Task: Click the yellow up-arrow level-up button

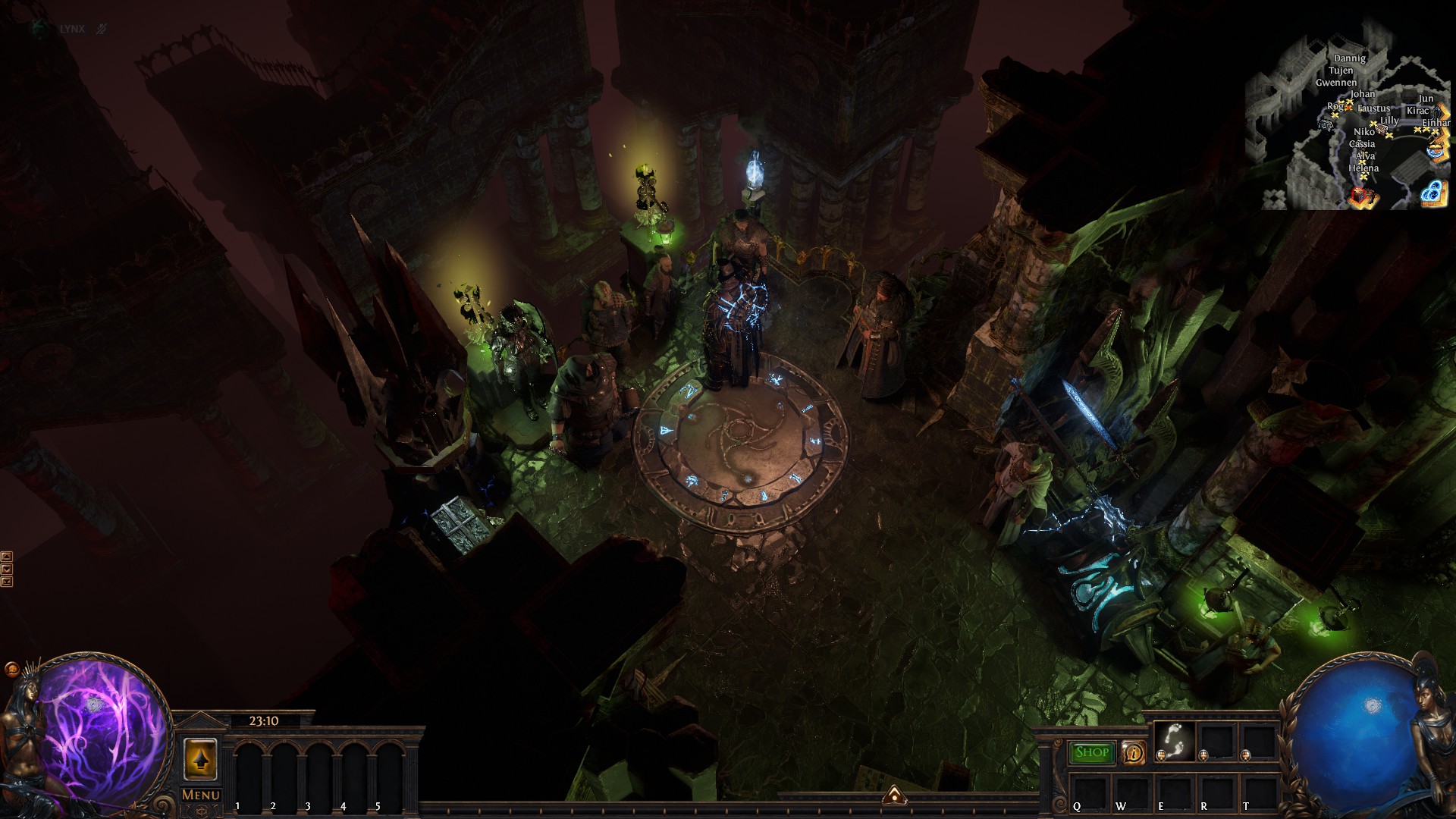Action: point(200,759)
